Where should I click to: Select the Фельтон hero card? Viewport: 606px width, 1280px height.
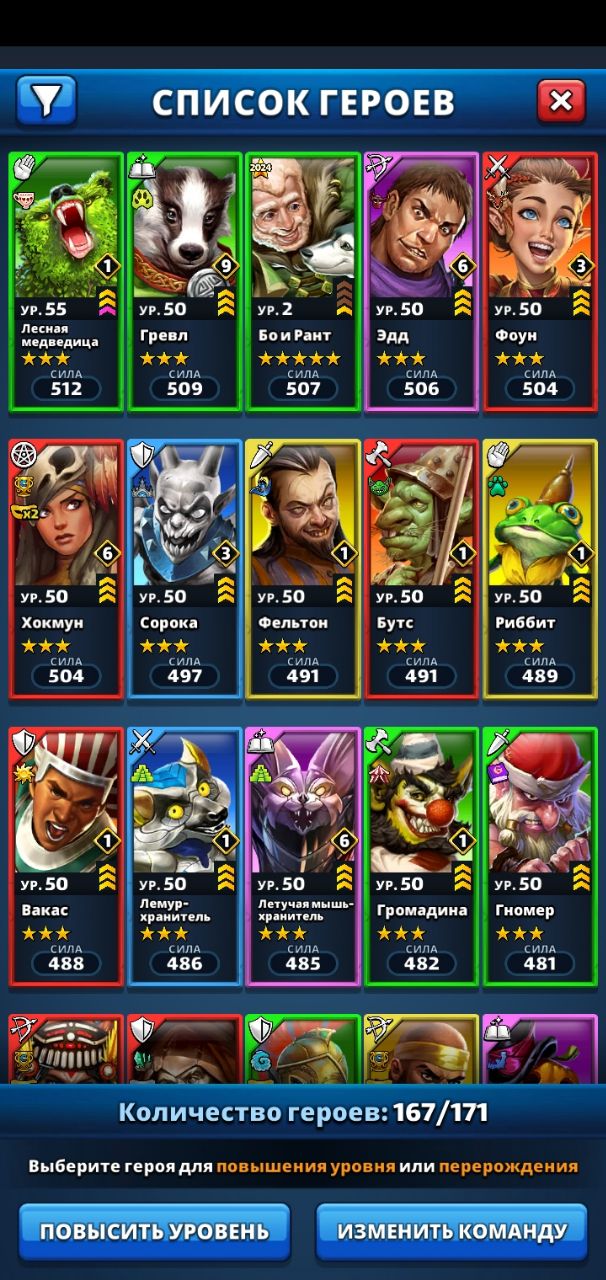click(302, 568)
